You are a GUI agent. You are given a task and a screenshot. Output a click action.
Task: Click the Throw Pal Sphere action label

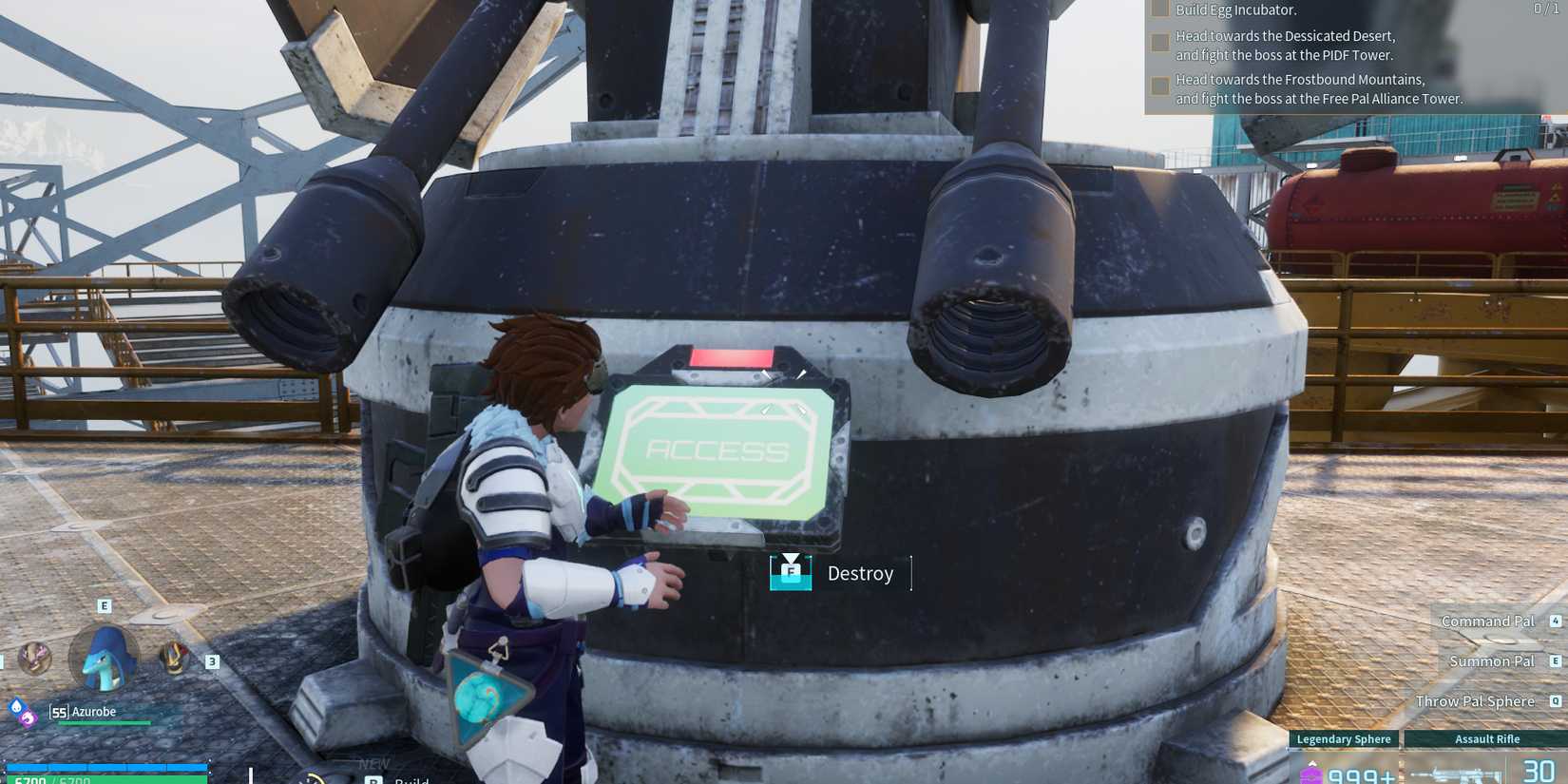click(x=1474, y=701)
